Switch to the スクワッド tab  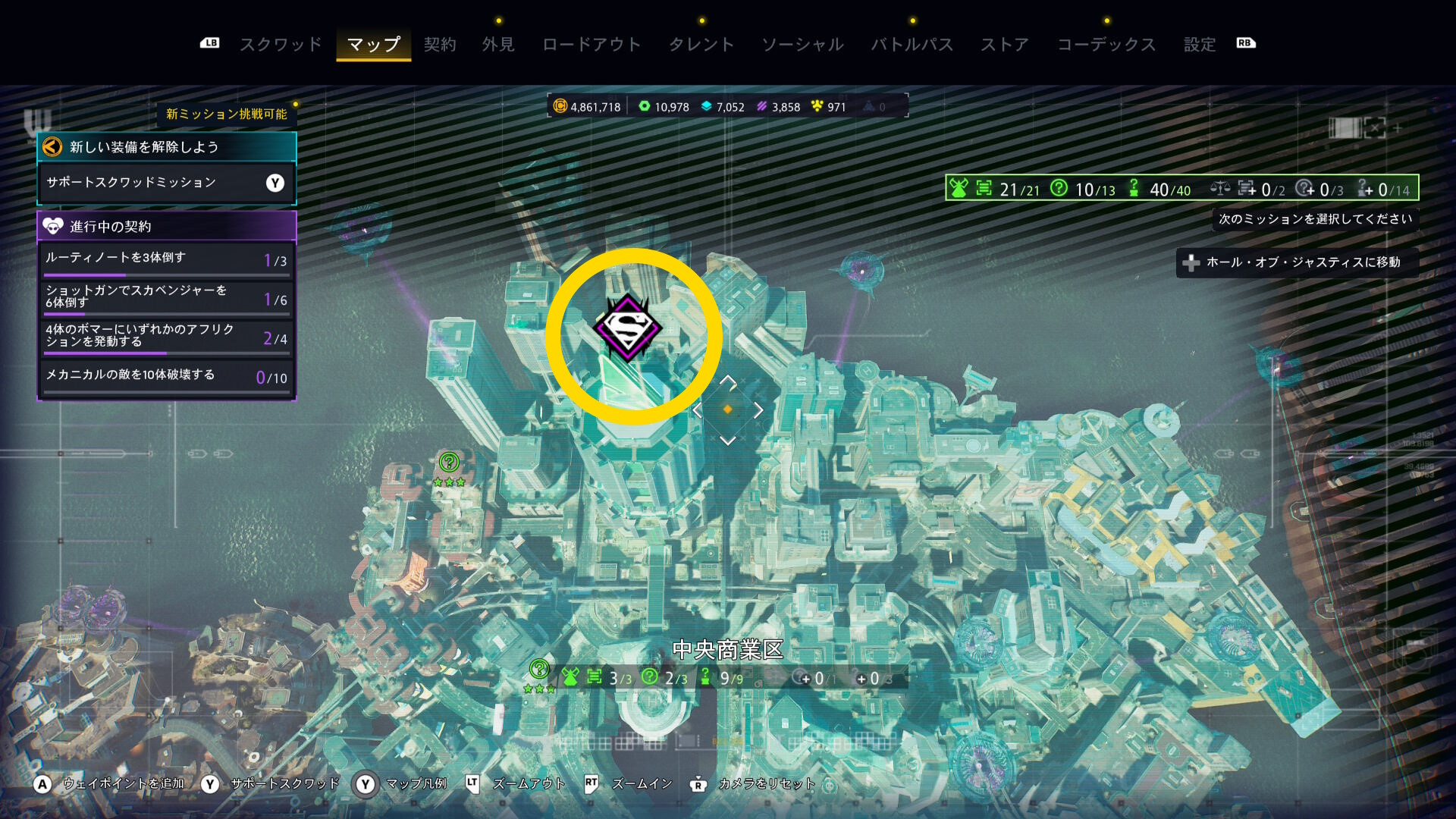pos(281,44)
